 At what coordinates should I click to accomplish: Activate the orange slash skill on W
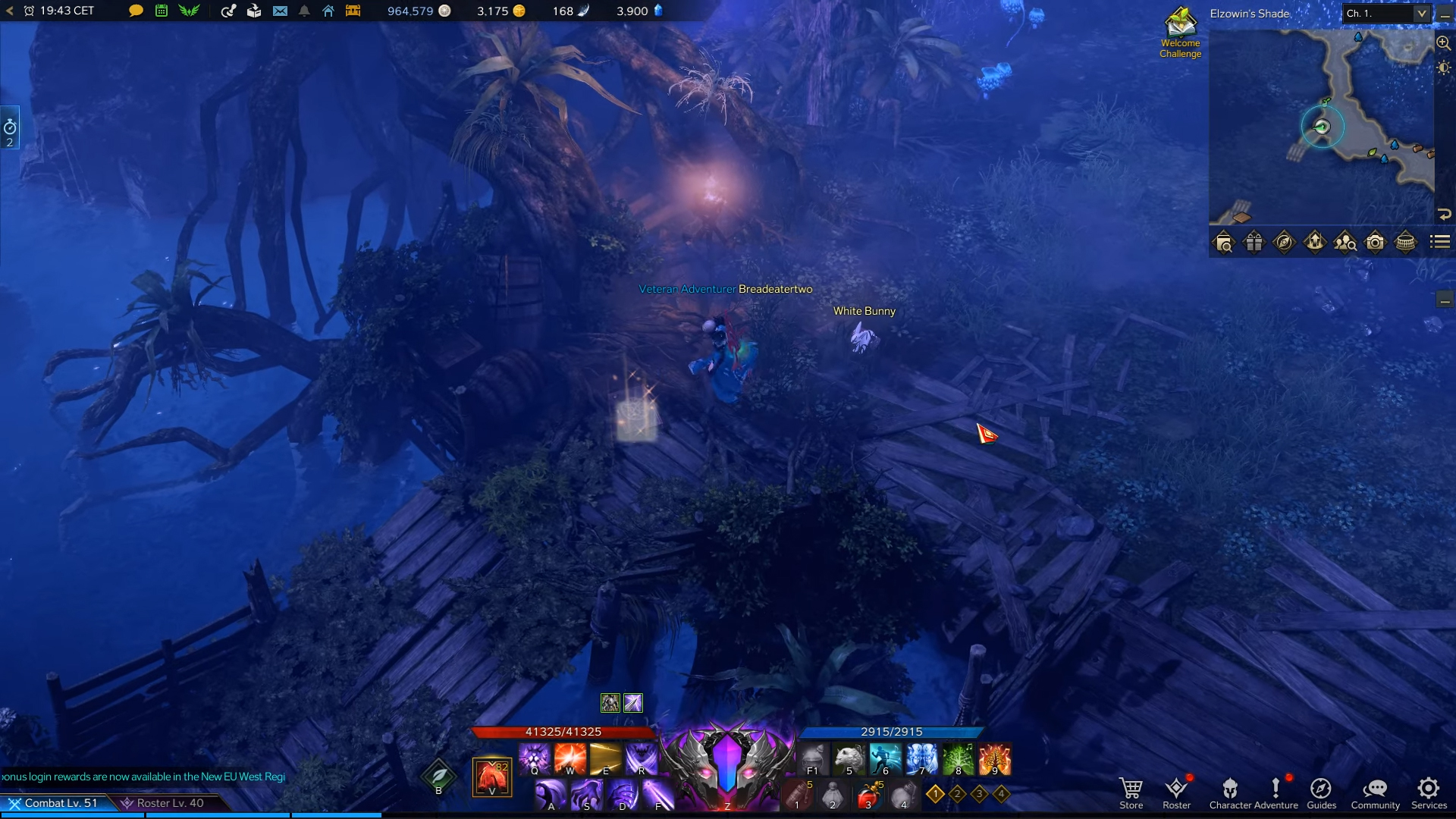[x=570, y=758]
